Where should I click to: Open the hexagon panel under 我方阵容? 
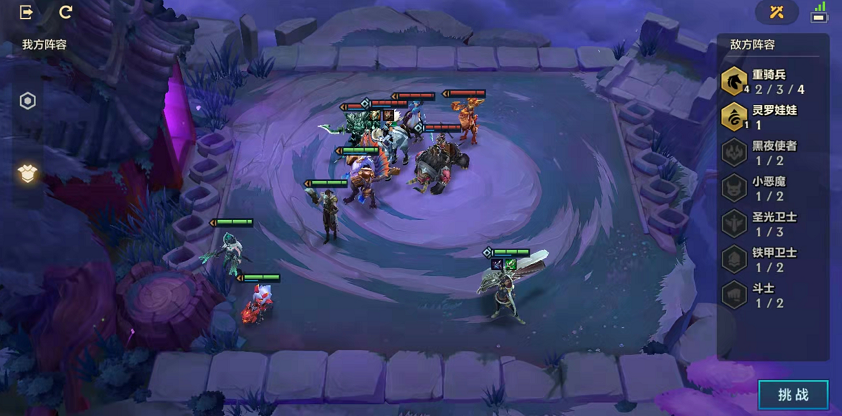(28, 101)
